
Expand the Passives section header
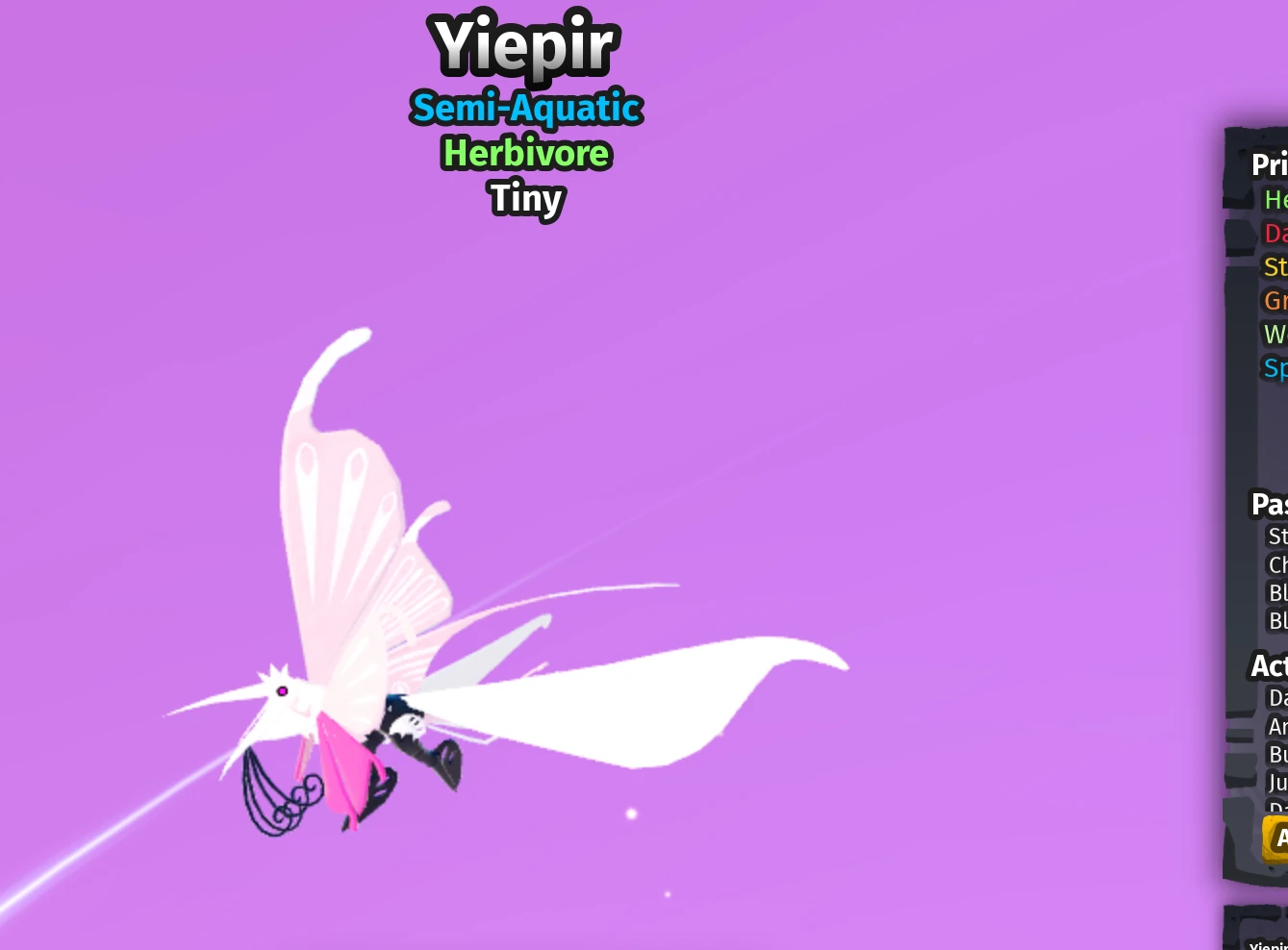pyautogui.click(x=1268, y=504)
